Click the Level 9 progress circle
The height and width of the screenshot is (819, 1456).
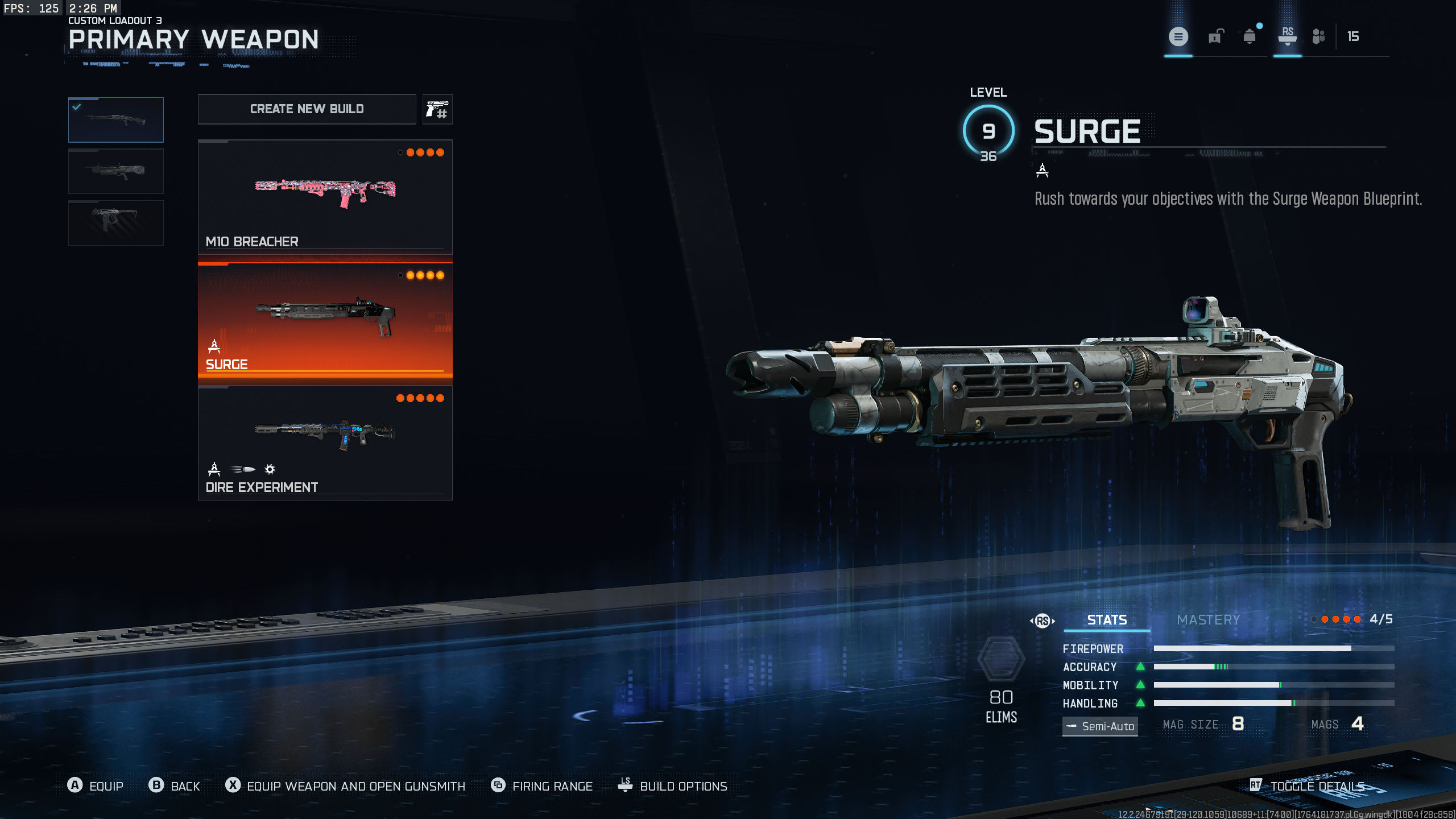[988, 131]
